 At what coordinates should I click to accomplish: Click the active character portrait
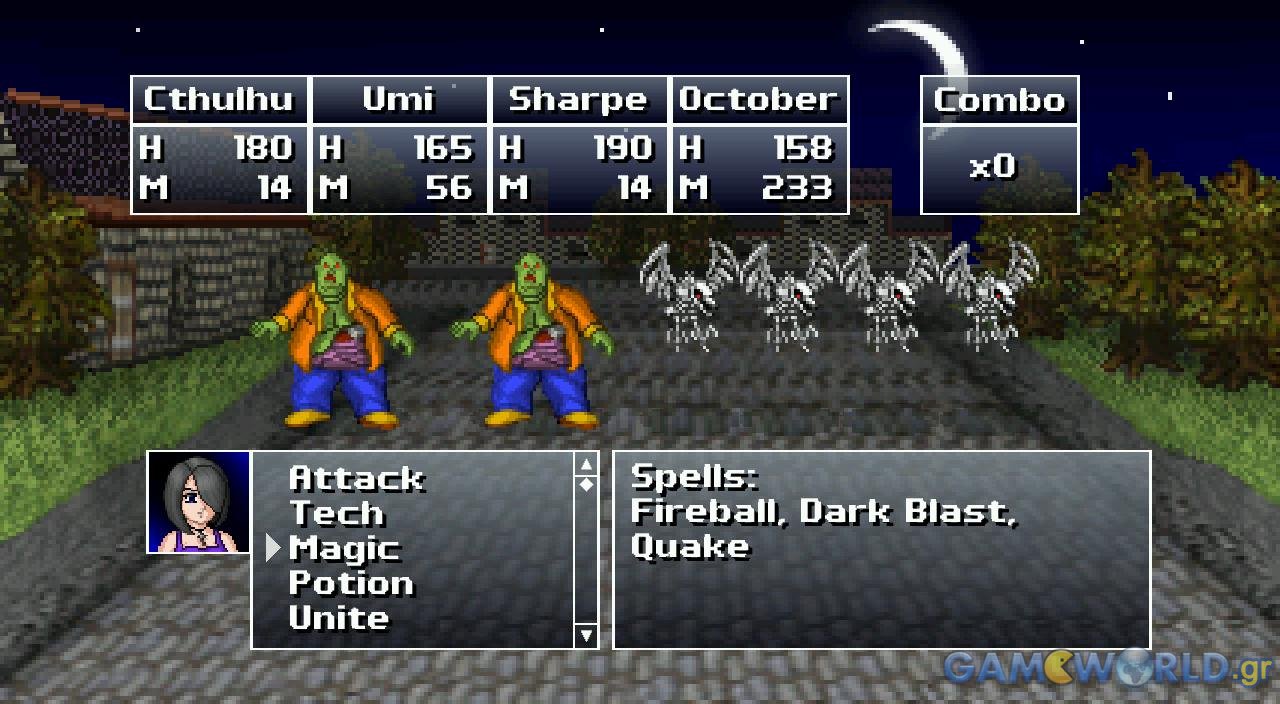pyautogui.click(x=199, y=502)
